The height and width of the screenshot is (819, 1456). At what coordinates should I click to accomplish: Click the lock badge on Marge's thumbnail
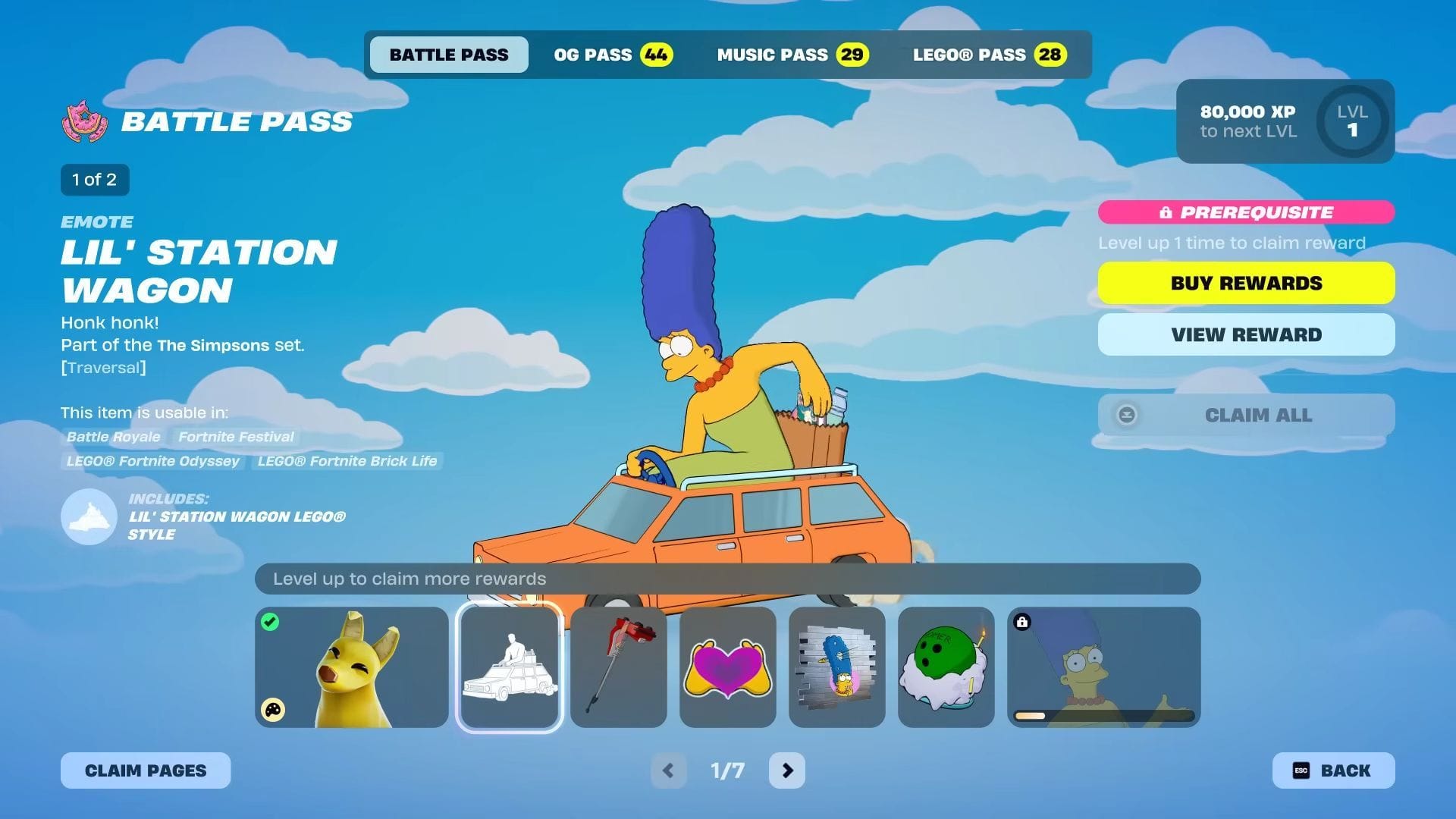click(1025, 622)
